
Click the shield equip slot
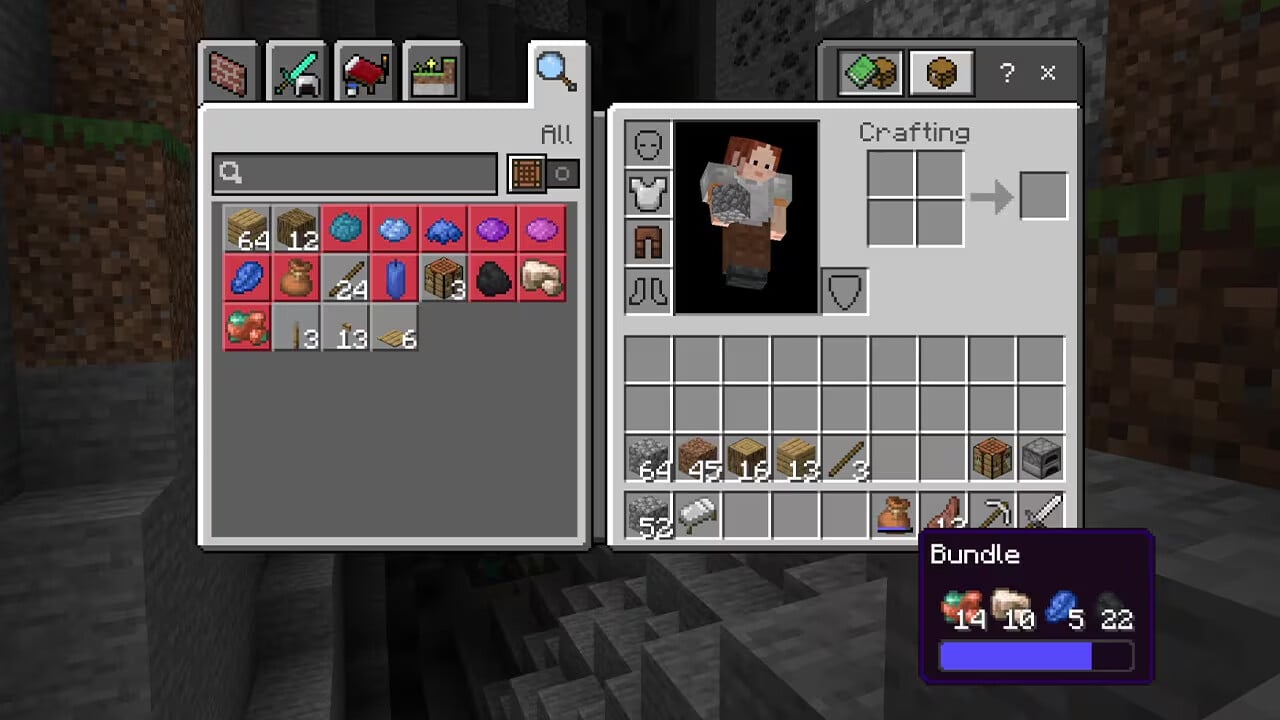(843, 291)
